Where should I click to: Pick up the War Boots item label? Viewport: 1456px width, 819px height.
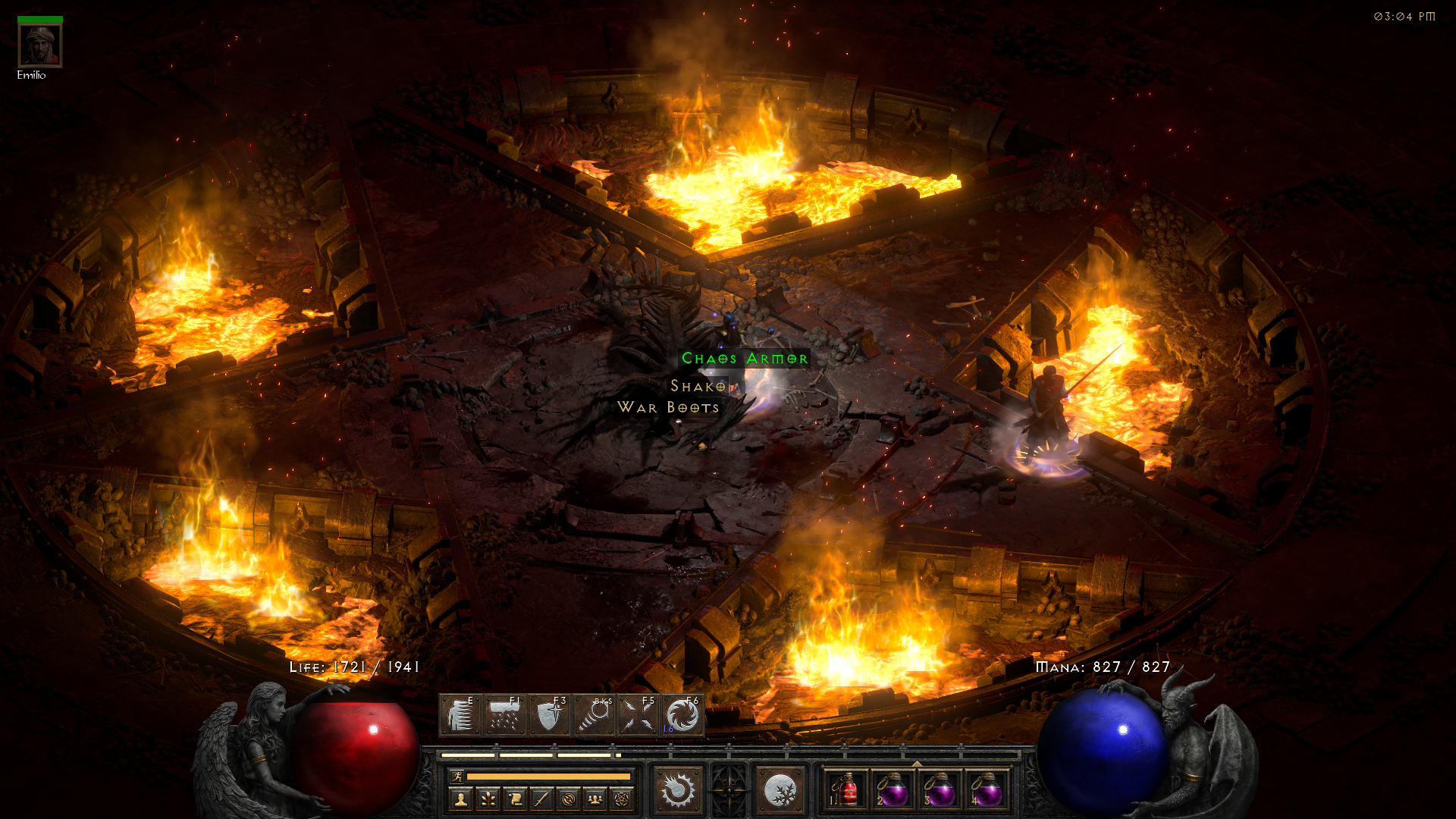coord(668,408)
